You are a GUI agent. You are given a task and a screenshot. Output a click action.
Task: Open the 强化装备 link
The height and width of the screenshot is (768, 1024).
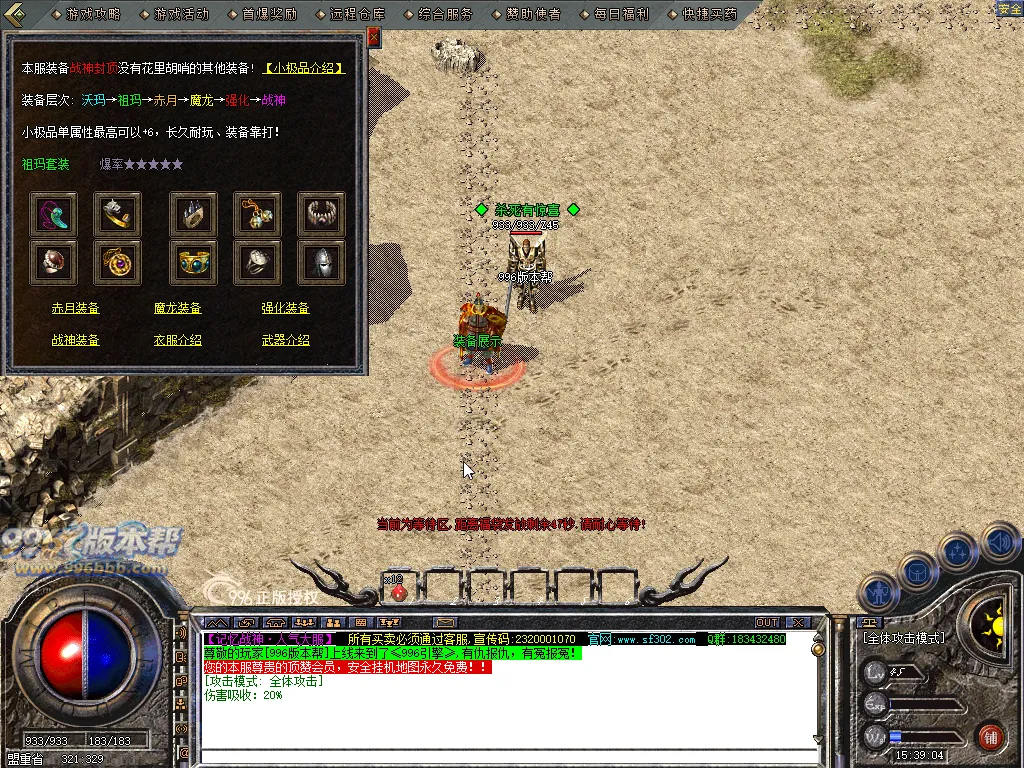[286, 309]
